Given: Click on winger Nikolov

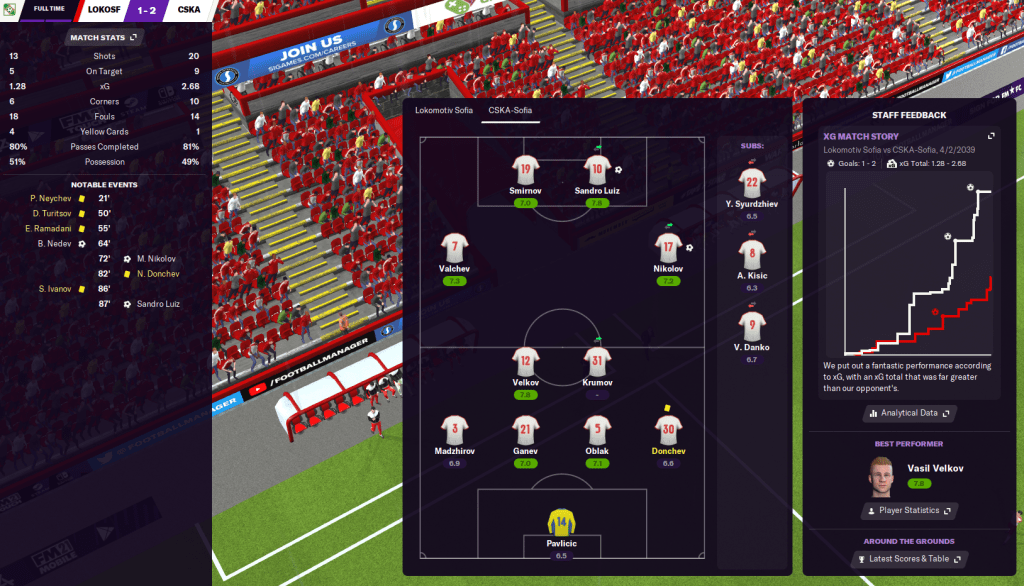Looking at the screenshot, I should click(668, 247).
